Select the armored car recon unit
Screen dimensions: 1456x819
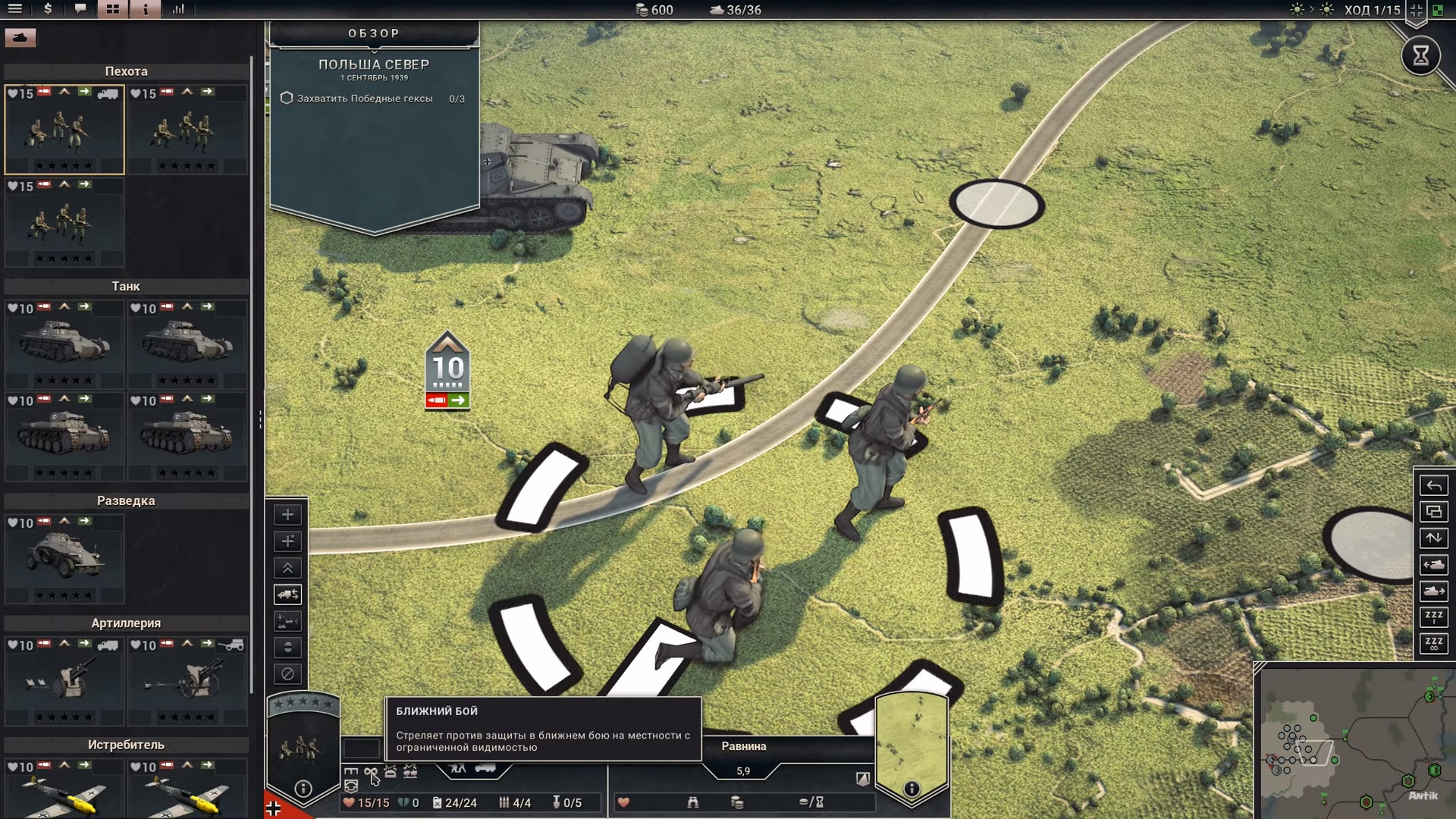pos(64,559)
